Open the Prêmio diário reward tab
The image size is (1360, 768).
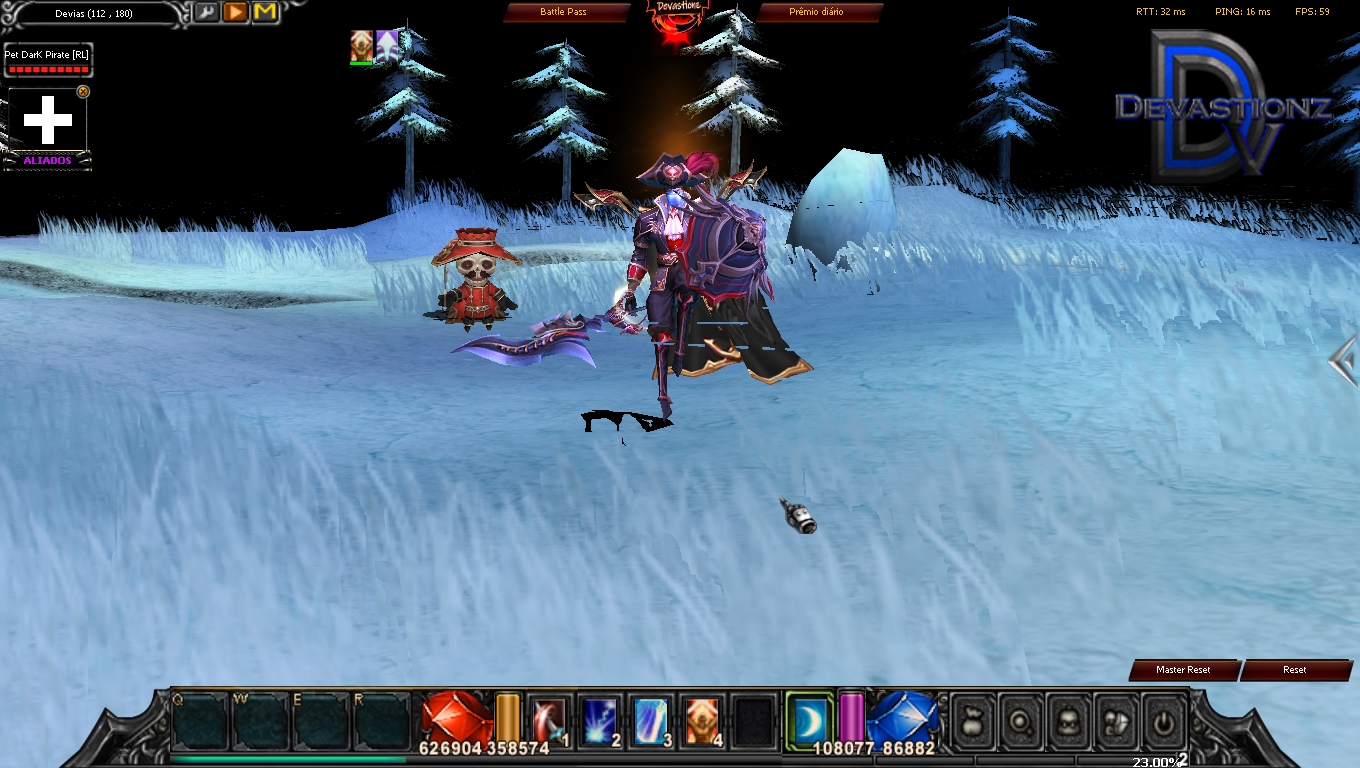pyautogui.click(x=817, y=12)
